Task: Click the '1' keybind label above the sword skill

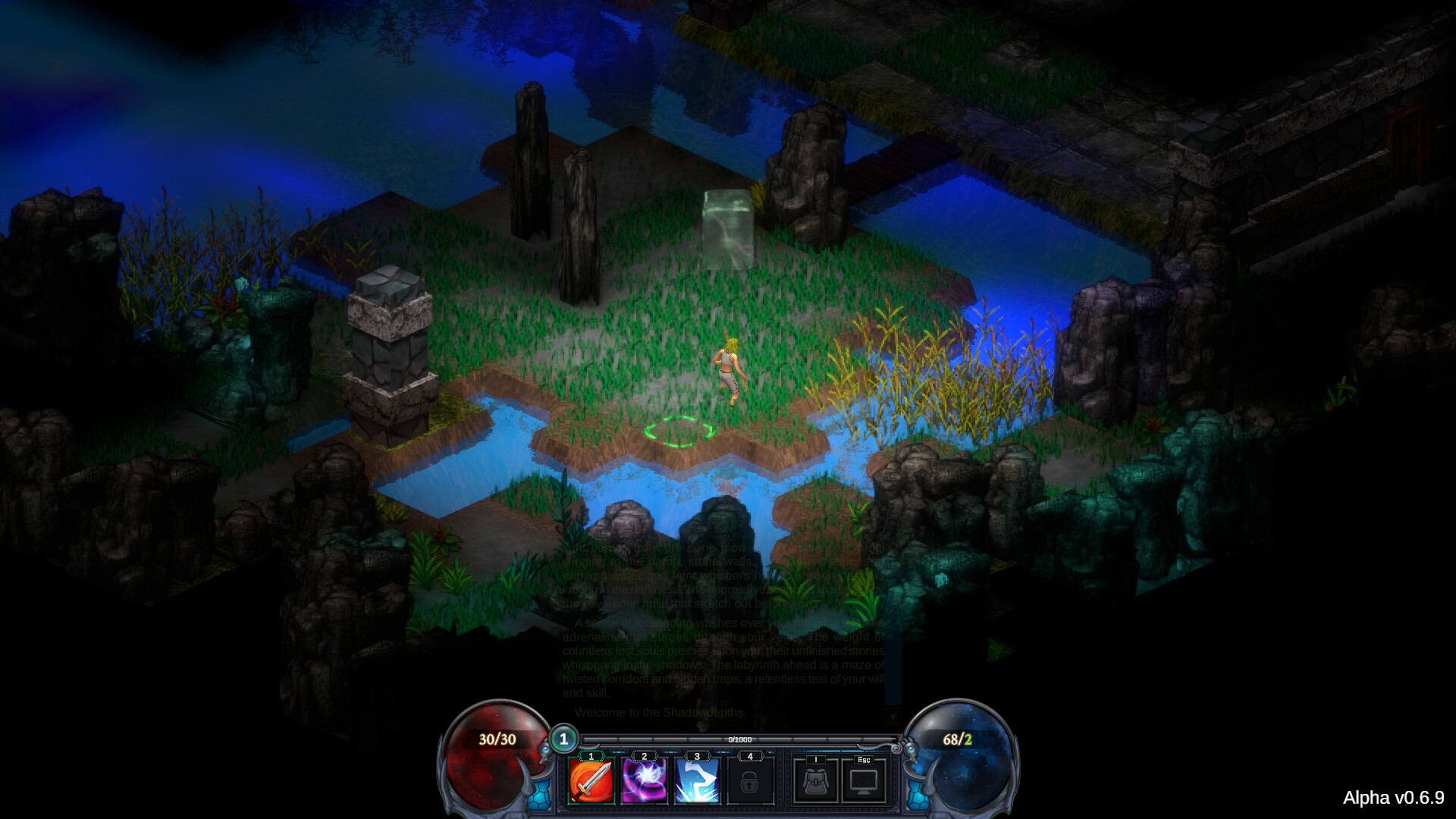Action: click(x=591, y=755)
